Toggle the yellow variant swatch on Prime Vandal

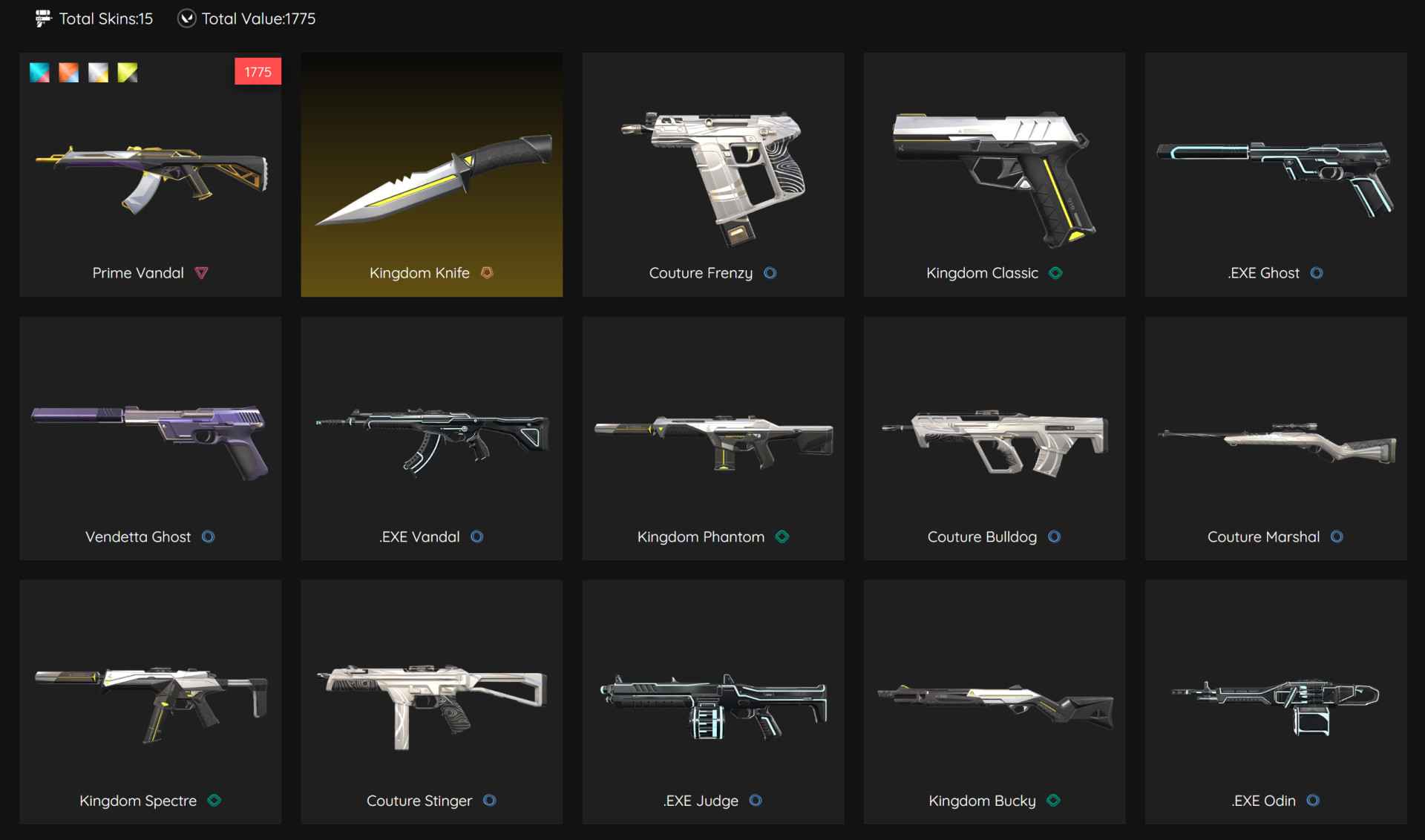point(127,72)
